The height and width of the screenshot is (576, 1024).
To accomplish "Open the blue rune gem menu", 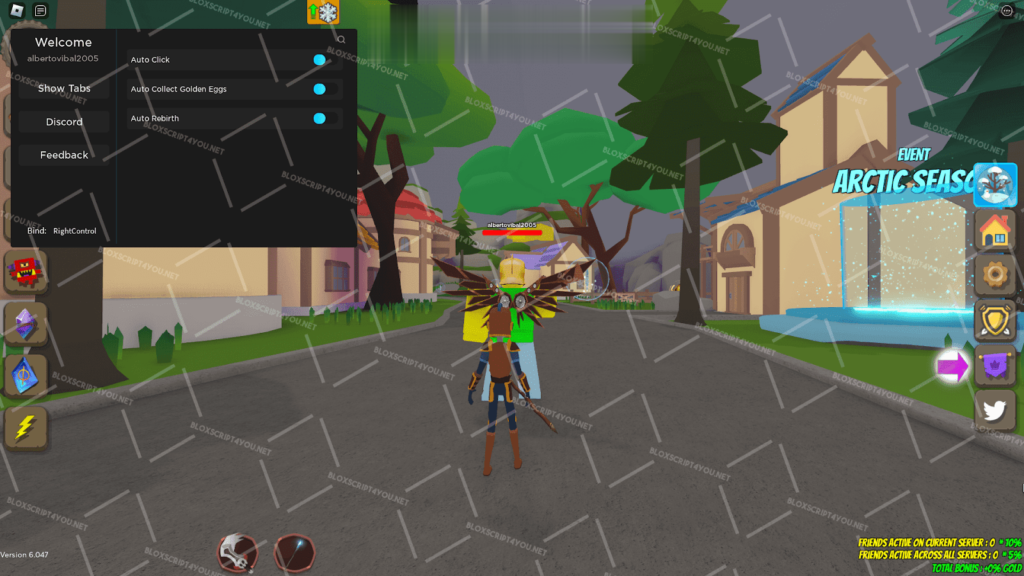I will point(25,376).
